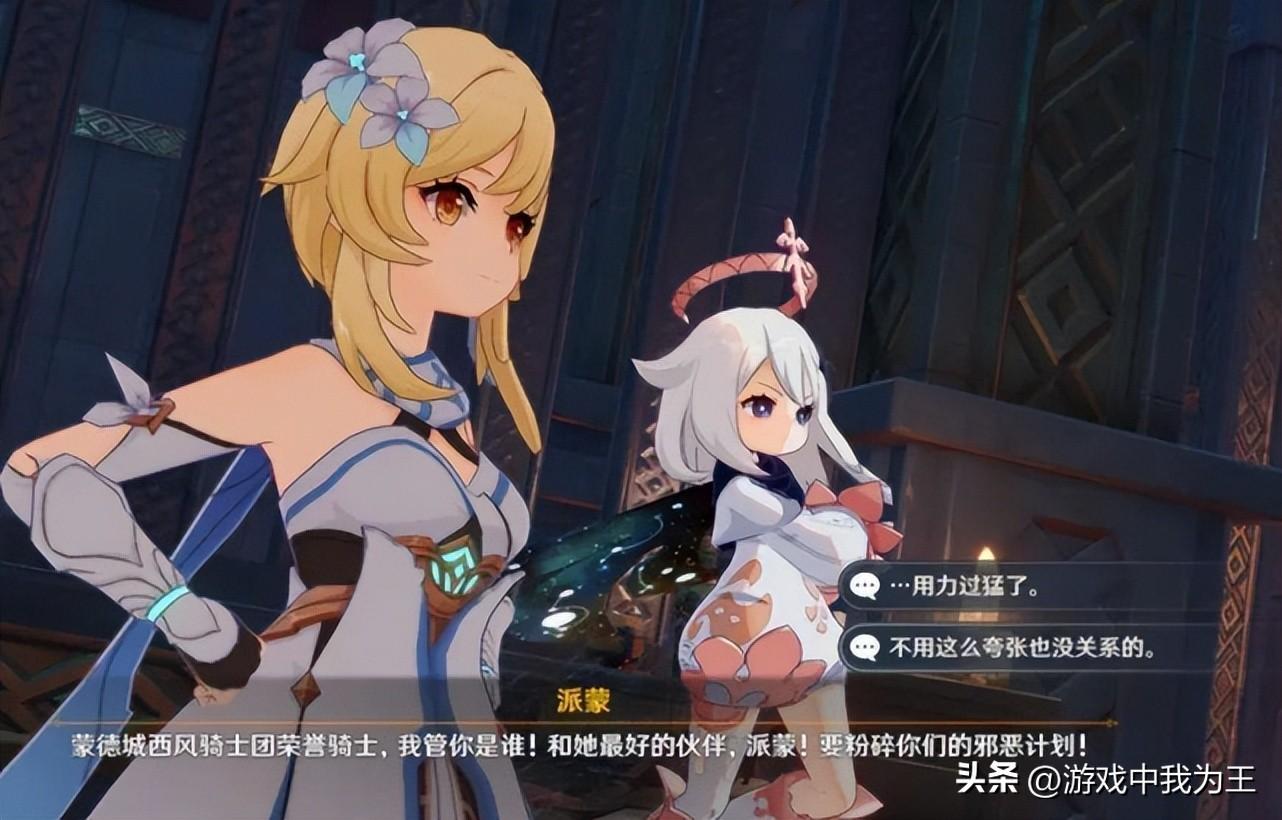Click the speaker name 派蒙

585,700
